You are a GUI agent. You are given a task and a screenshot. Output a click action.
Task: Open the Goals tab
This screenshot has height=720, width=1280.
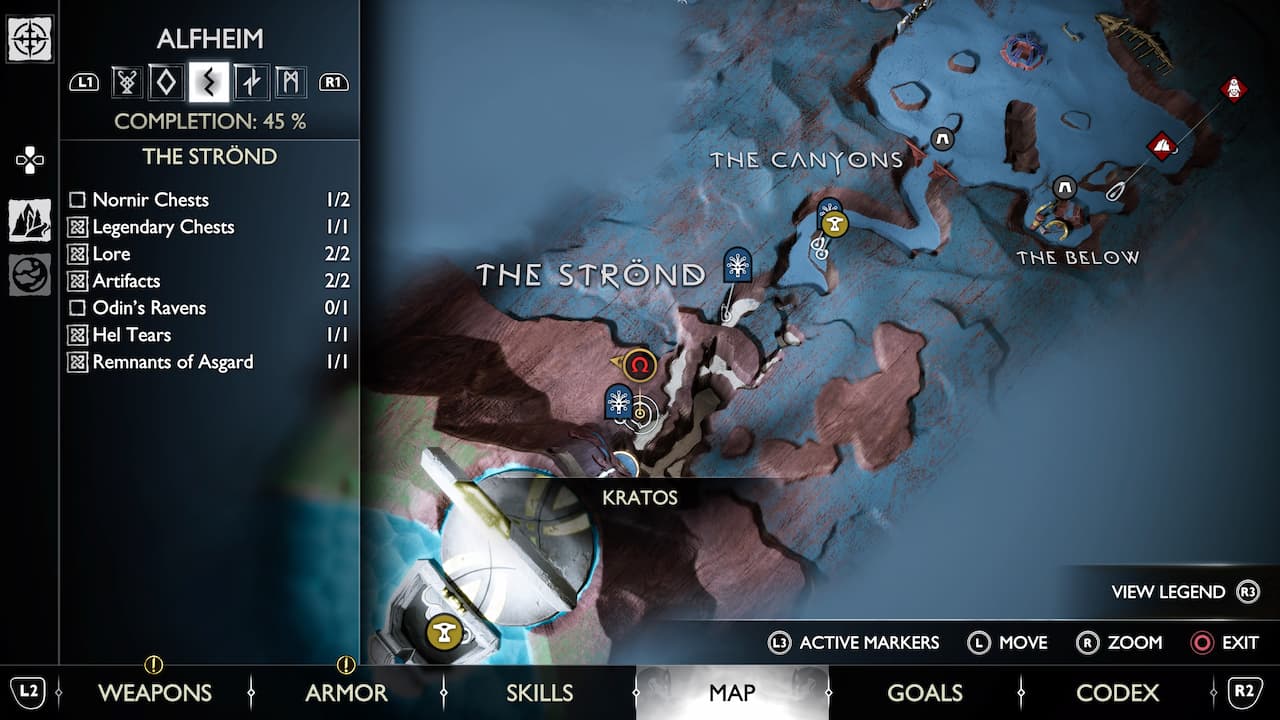click(924, 692)
